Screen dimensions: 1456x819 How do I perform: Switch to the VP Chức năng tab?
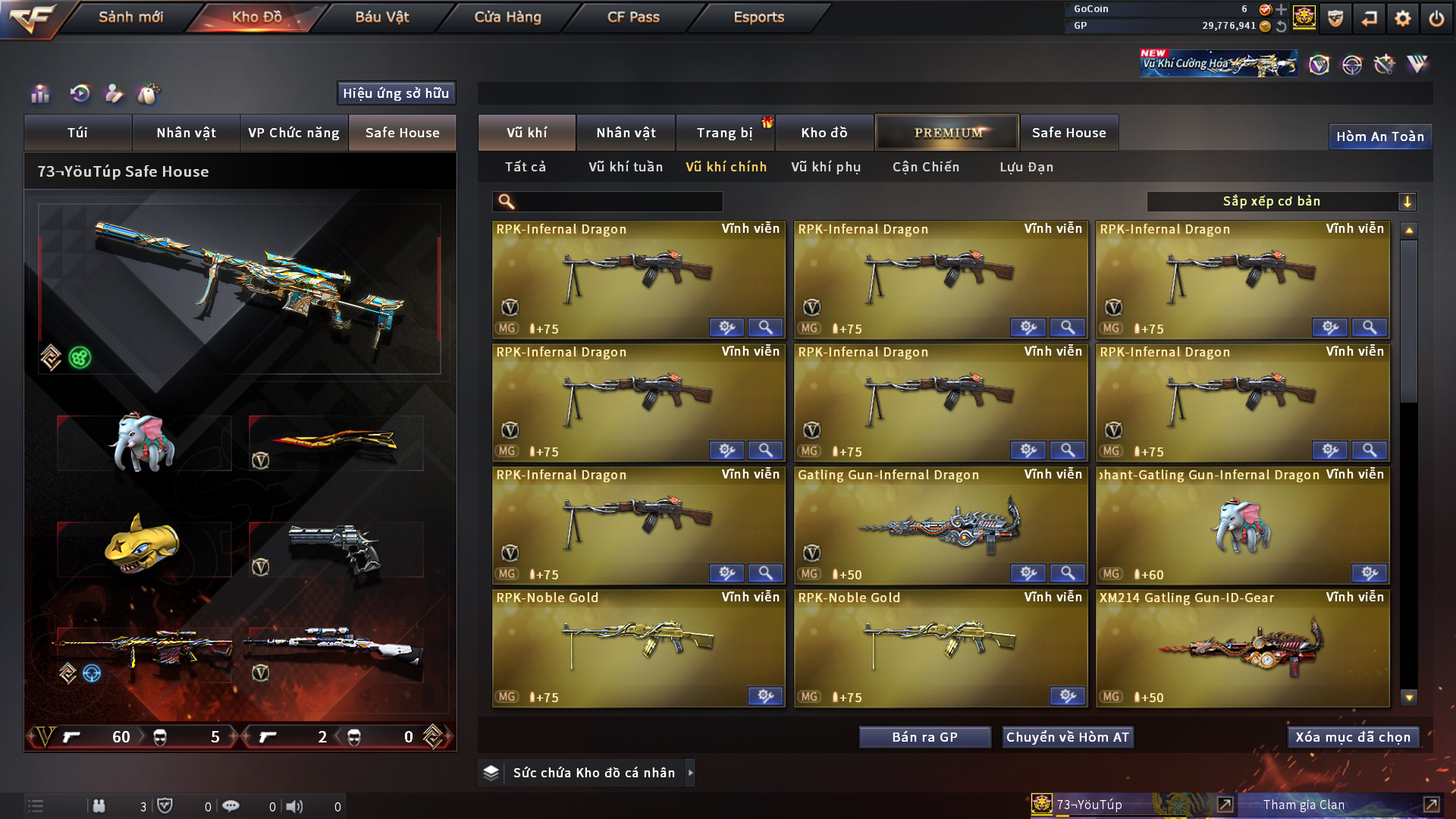[293, 133]
